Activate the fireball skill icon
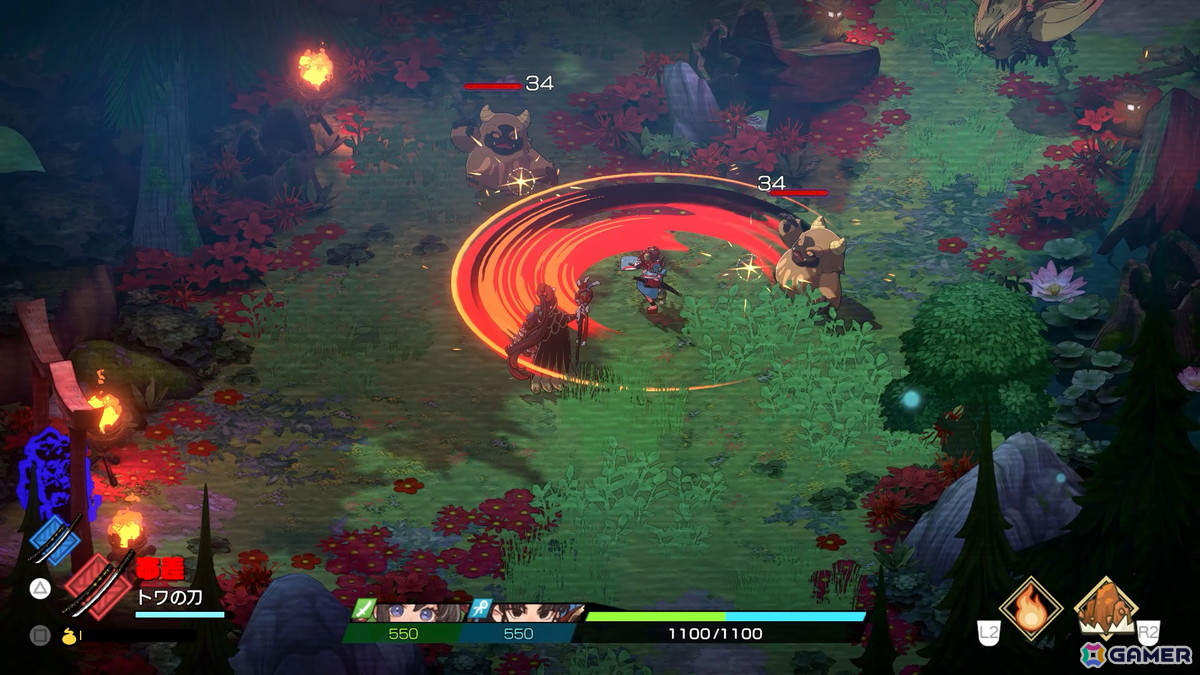This screenshot has height=675, width=1200. pos(1030,607)
